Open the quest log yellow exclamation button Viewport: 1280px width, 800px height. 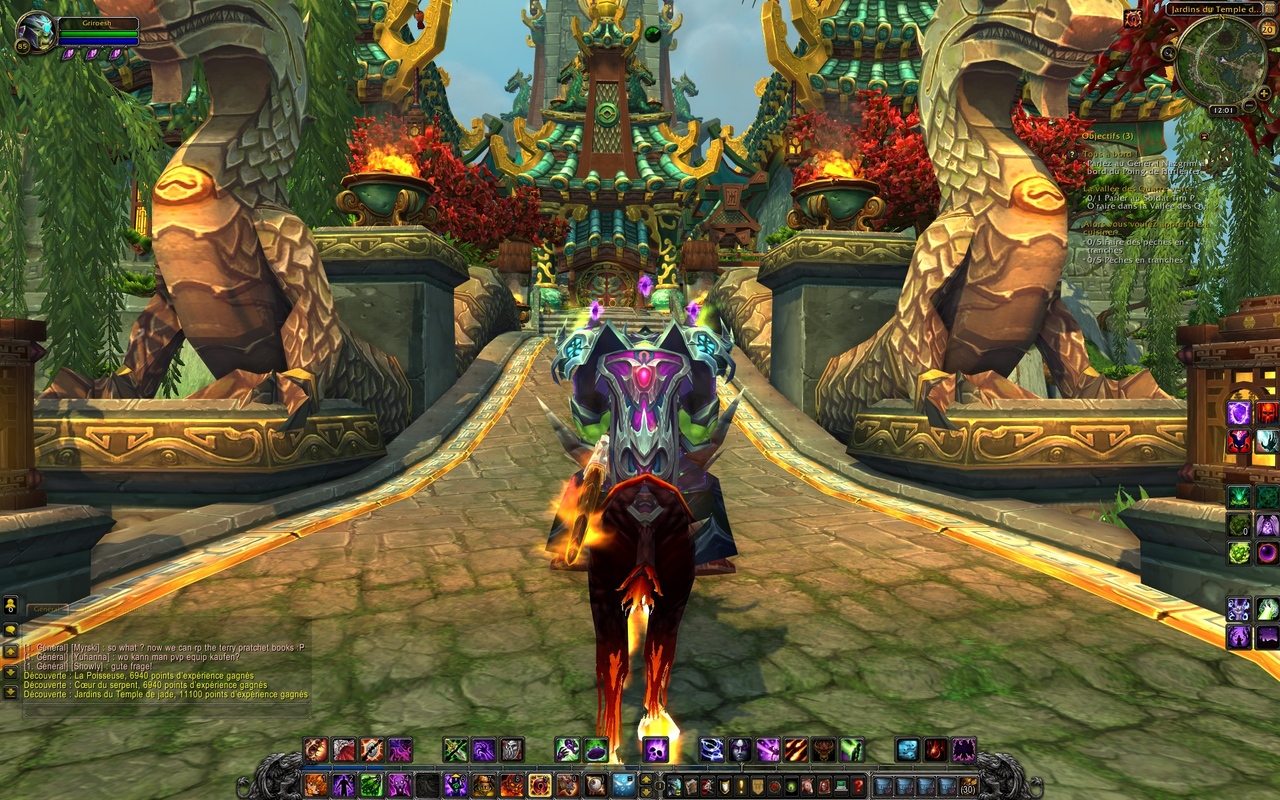point(740,786)
